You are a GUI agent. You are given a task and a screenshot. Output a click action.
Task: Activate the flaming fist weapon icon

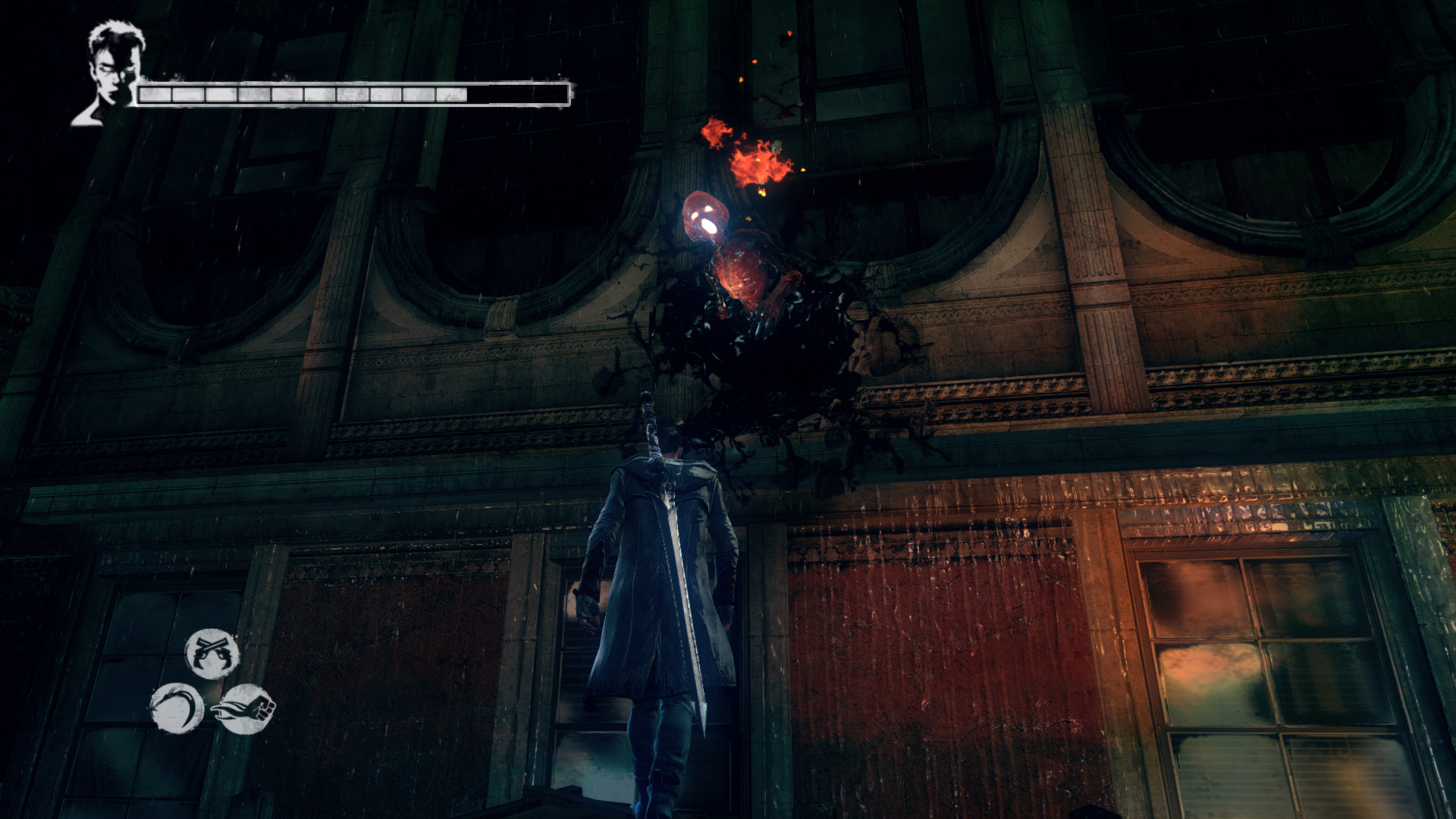point(246,709)
